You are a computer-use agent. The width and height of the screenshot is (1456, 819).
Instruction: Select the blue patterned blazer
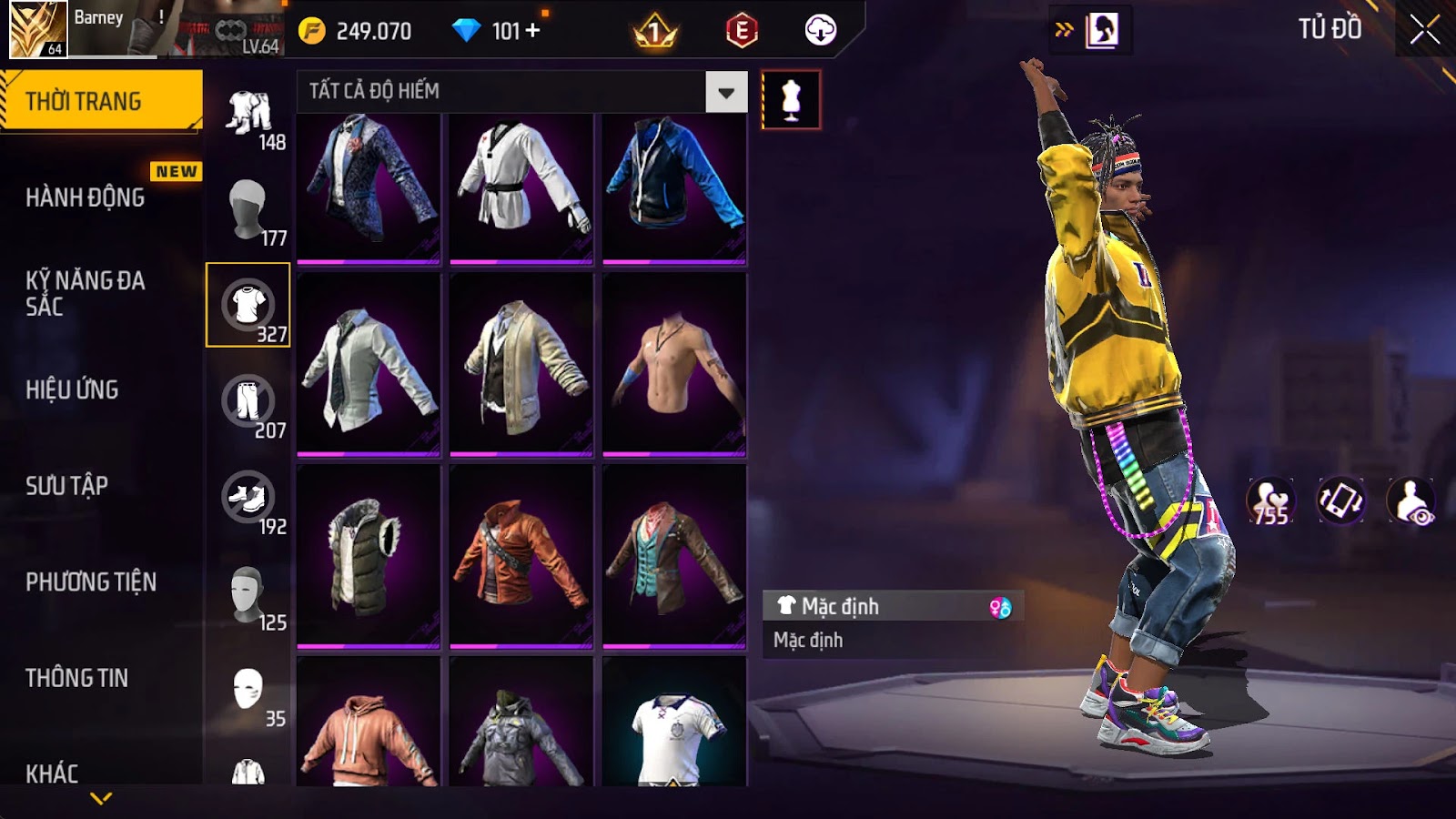[369, 188]
